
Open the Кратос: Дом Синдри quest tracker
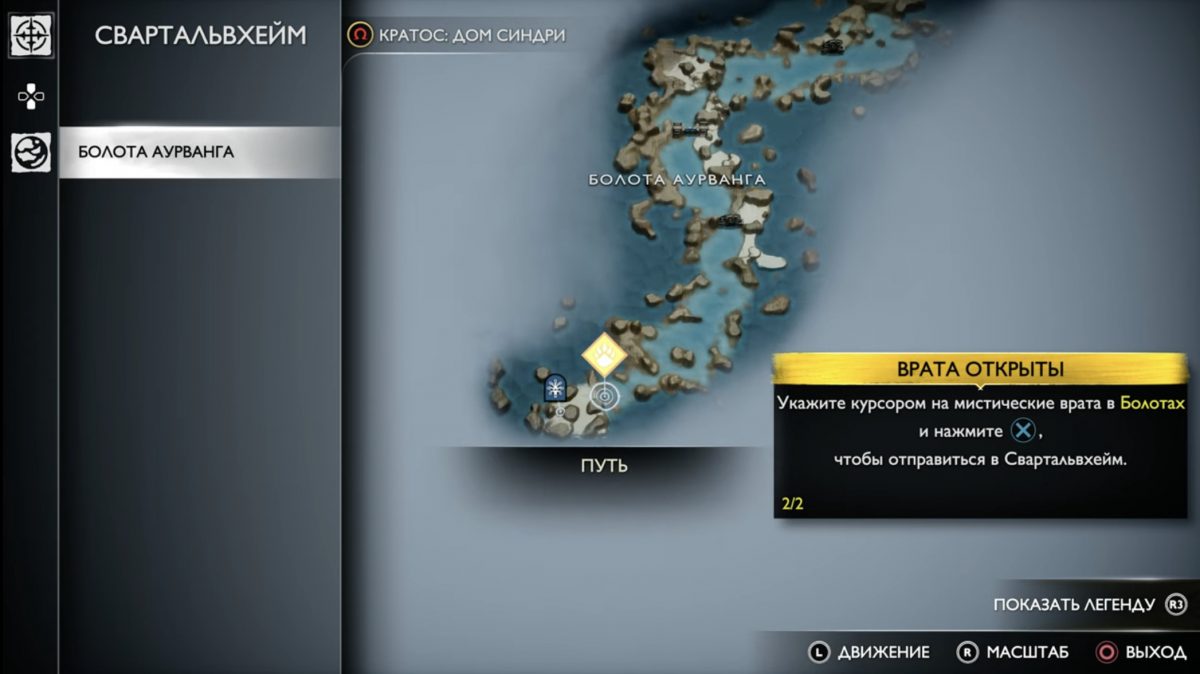[x=457, y=35]
